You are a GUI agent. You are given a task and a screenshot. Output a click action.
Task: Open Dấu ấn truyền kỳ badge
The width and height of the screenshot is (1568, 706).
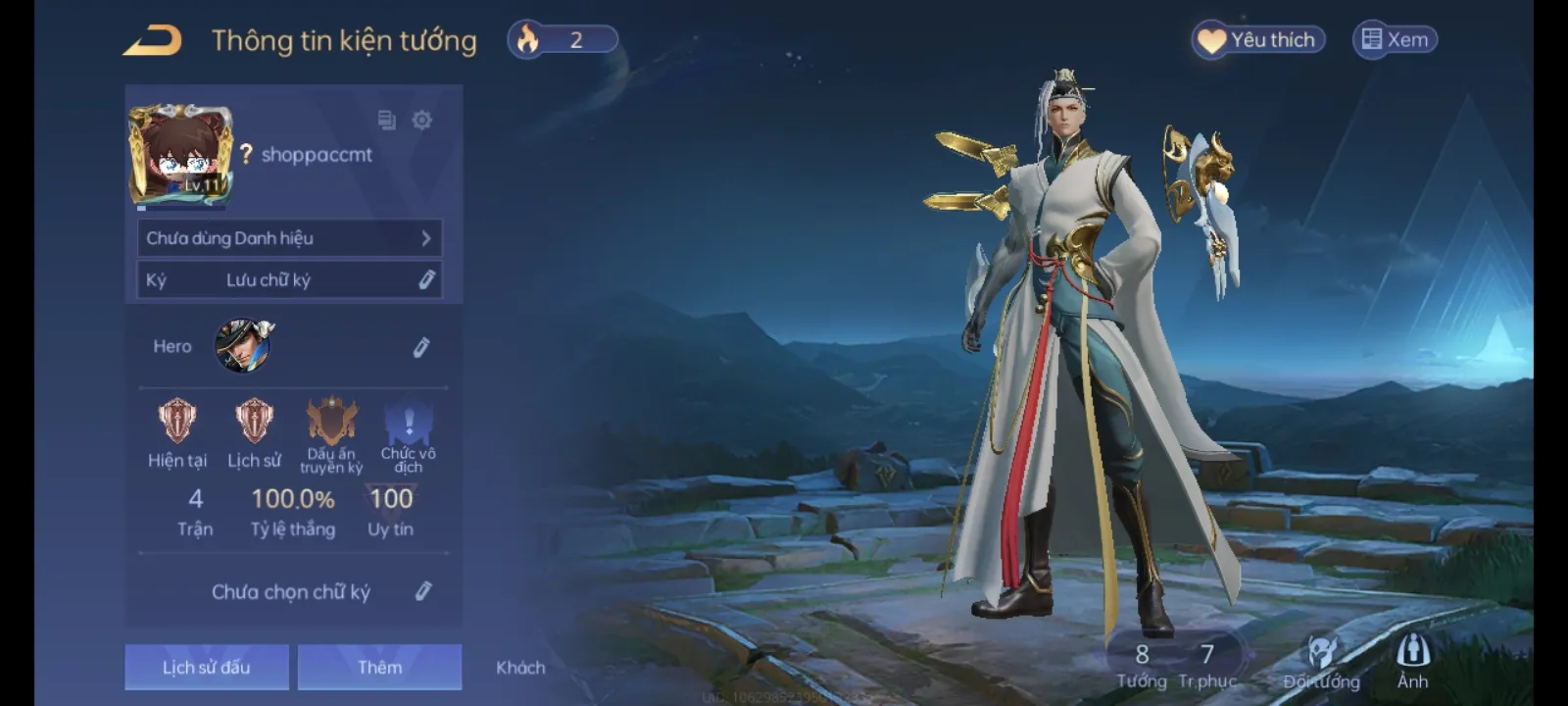pyautogui.click(x=331, y=424)
